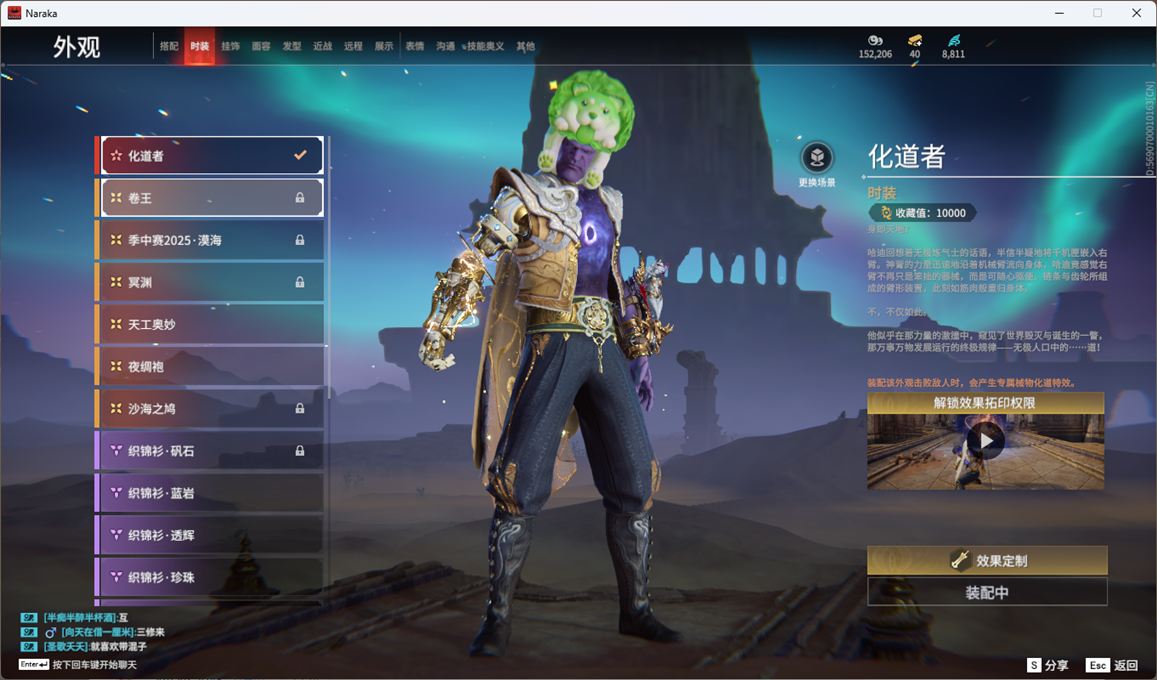Screen dimensions: 1157x680
Task: Open the 挂饰 accessories tab
Action: coord(230,47)
